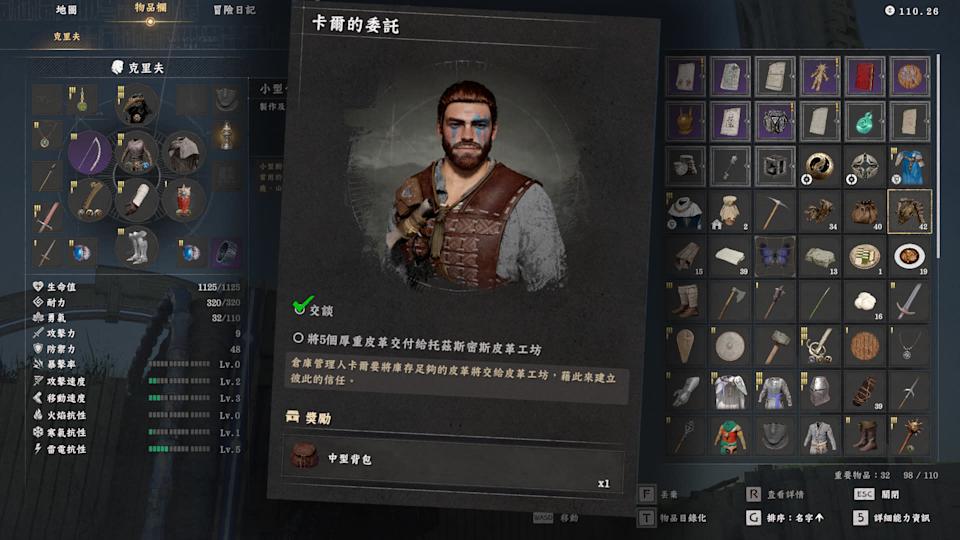Select the green gem inventory item

click(864, 121)
